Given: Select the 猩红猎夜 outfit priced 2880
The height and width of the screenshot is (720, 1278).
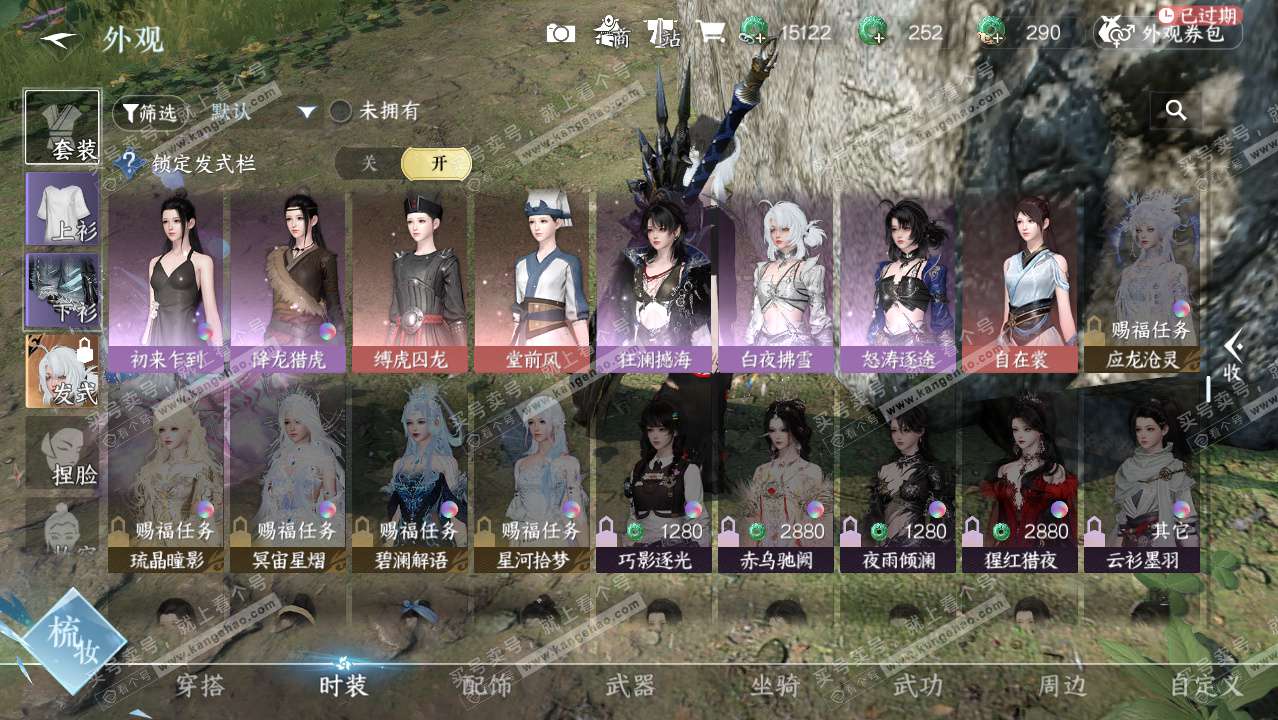Looking at the screenshot, I should 1020,482.
